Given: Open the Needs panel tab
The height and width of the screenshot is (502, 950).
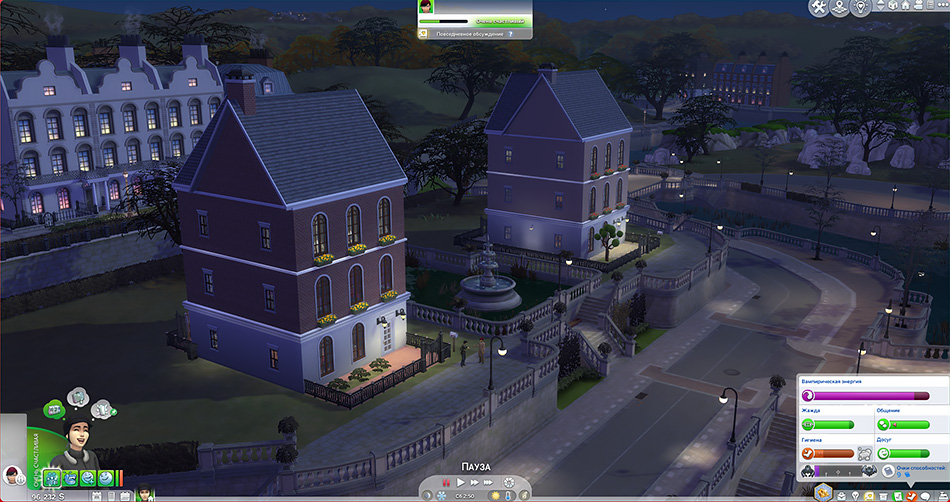Looking at the screenshot, I should click(912, 495).
